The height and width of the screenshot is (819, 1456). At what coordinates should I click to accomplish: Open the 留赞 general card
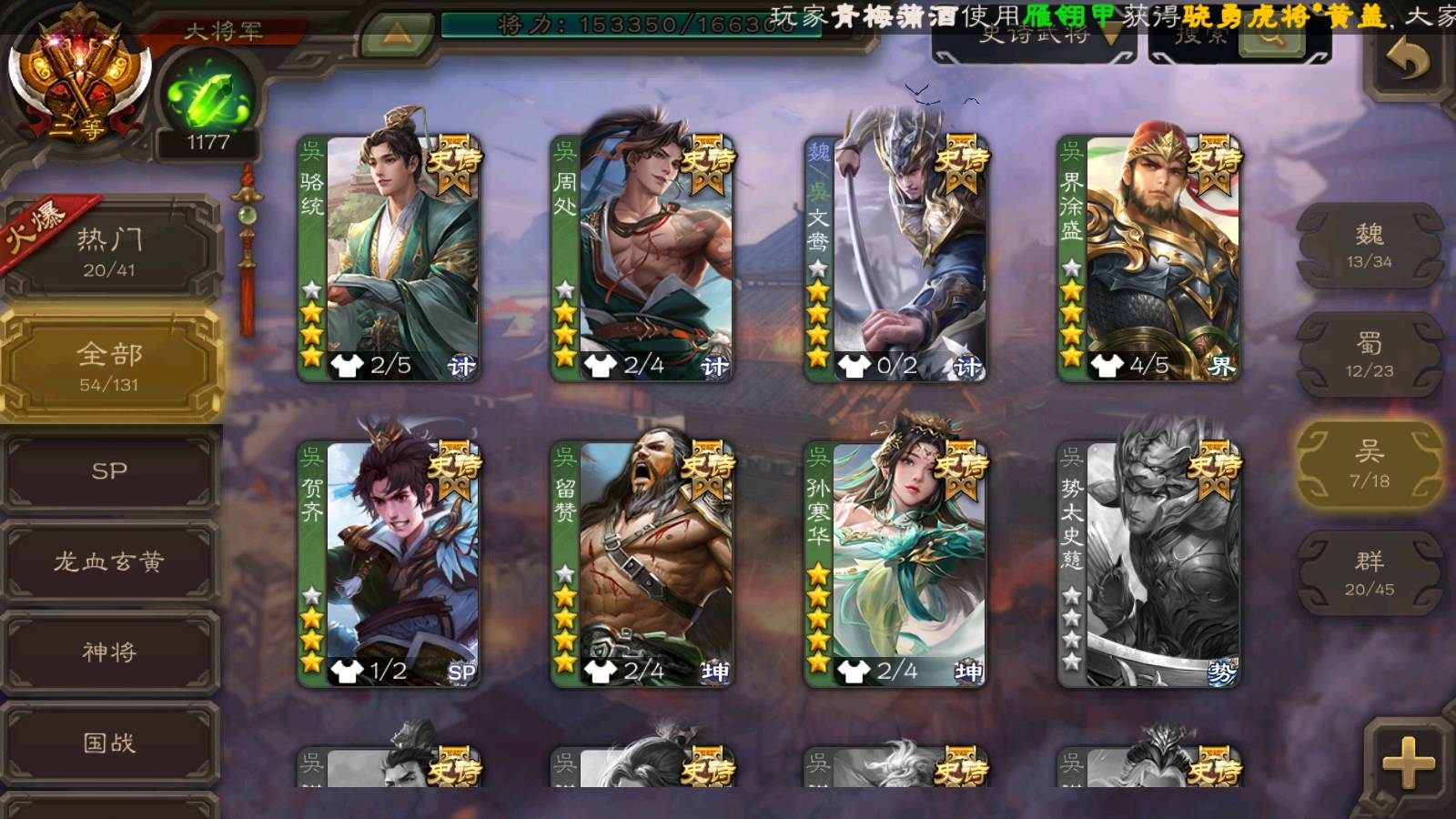click(x=642, y=564)
